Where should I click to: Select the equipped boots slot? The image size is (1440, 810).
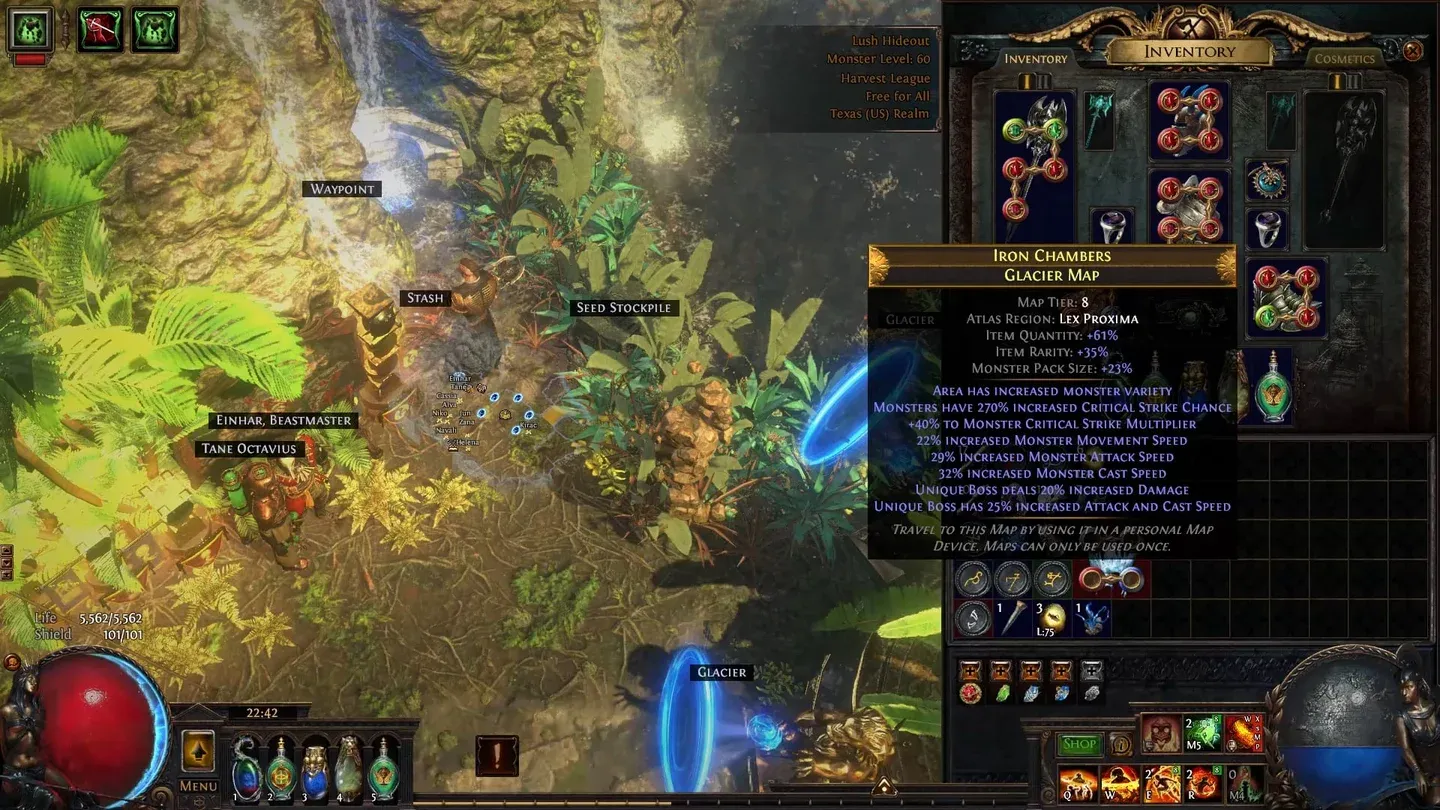[x=1290, y=297]
